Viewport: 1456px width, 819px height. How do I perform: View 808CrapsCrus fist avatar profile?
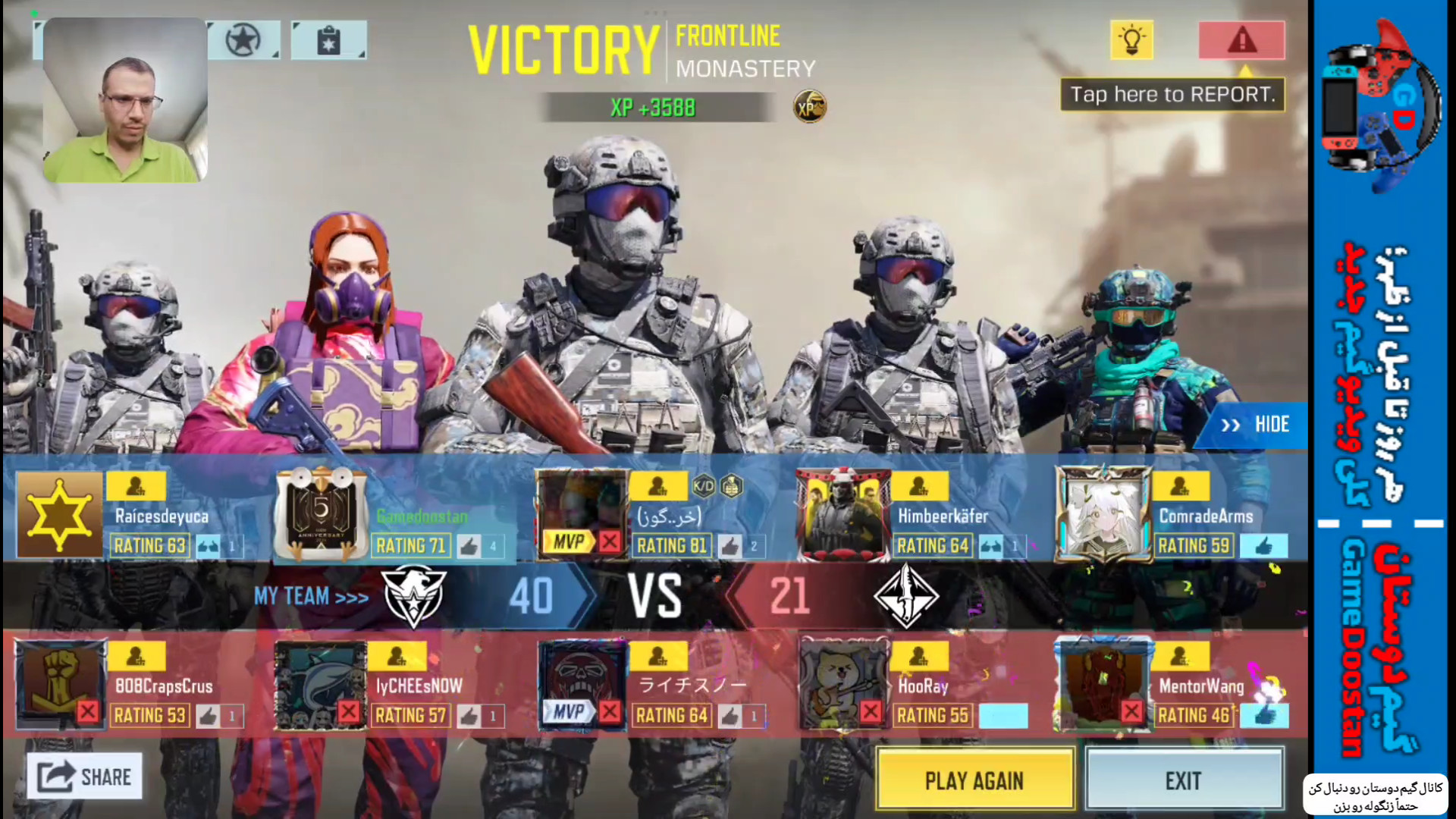pyautogui.click(x=59, y=684)
